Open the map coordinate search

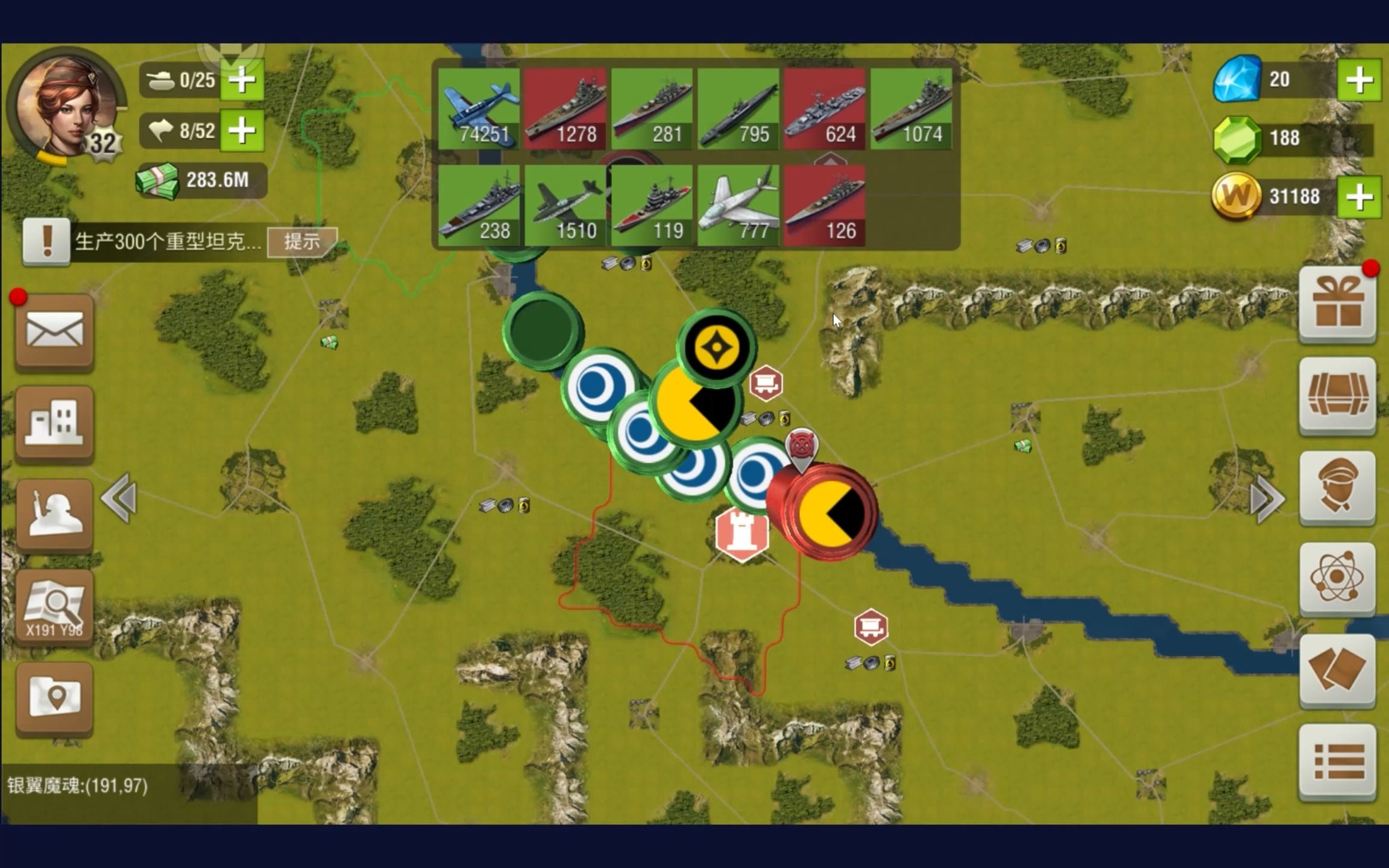(54, 607)
